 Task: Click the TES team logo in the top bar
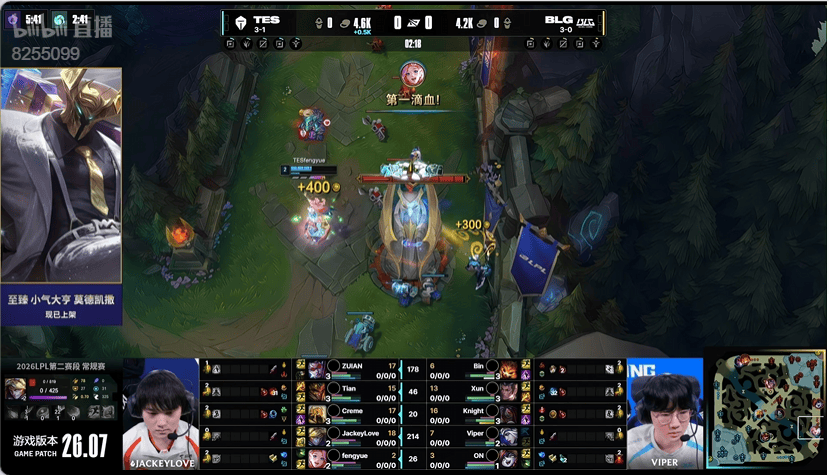(241, 22)
